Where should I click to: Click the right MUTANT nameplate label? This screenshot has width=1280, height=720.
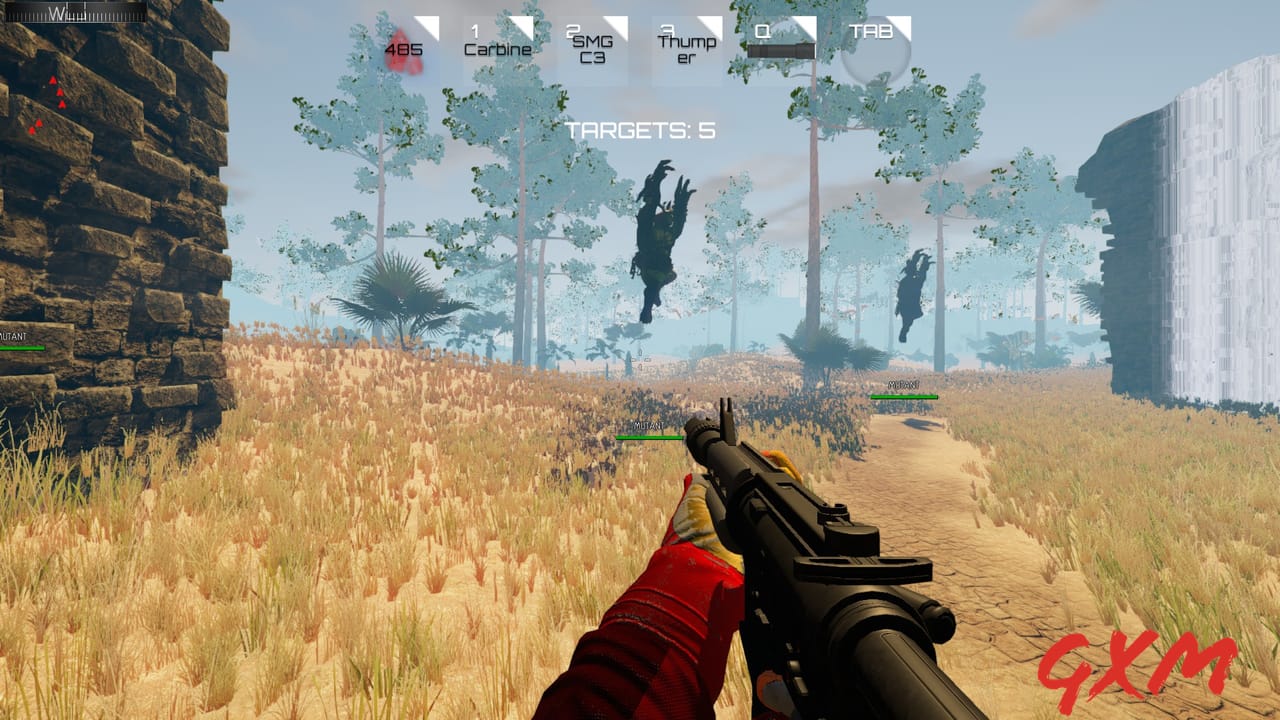coord(903,384)
